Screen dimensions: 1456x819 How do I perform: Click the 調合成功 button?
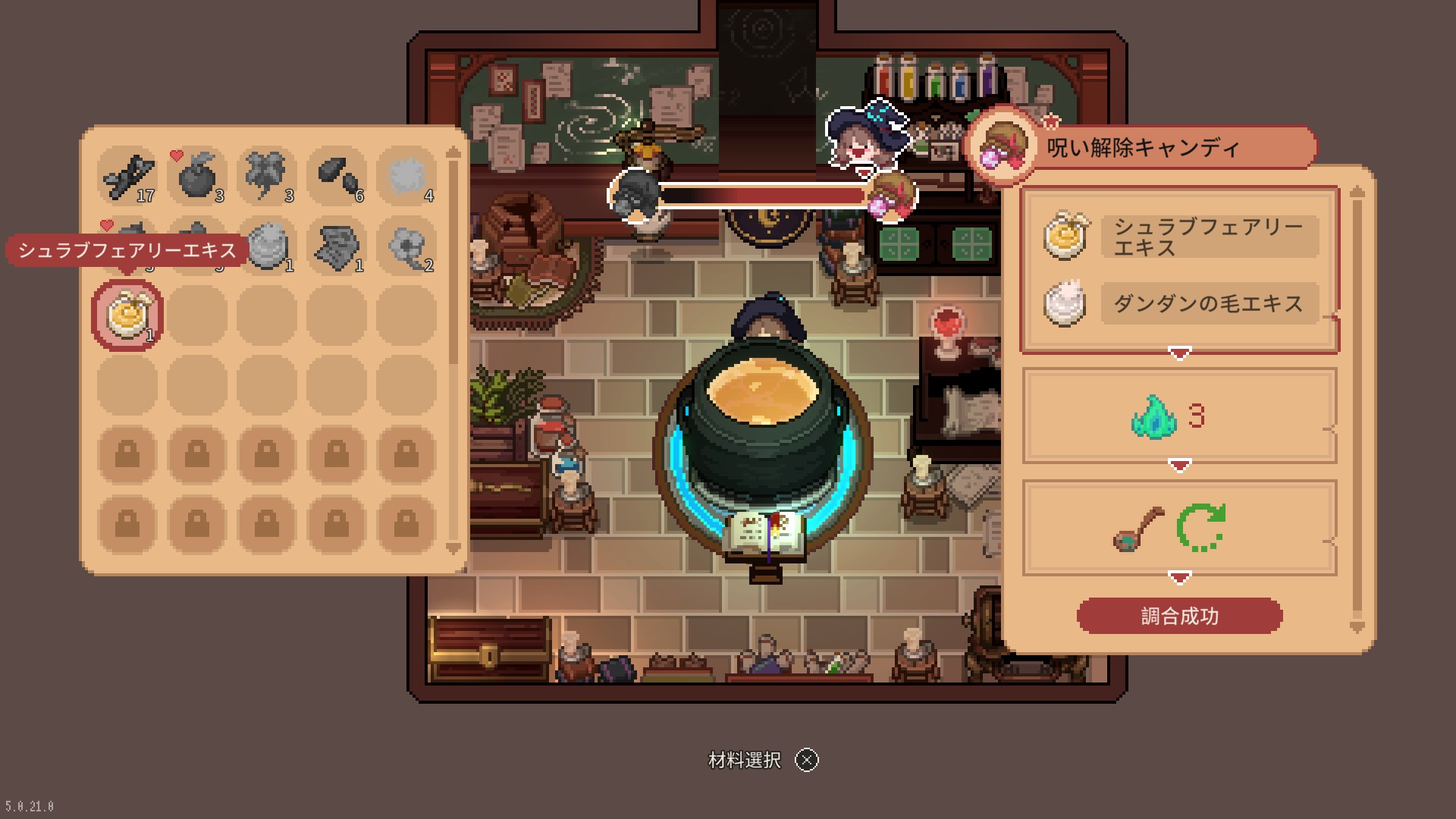(x=1179, y=616)
